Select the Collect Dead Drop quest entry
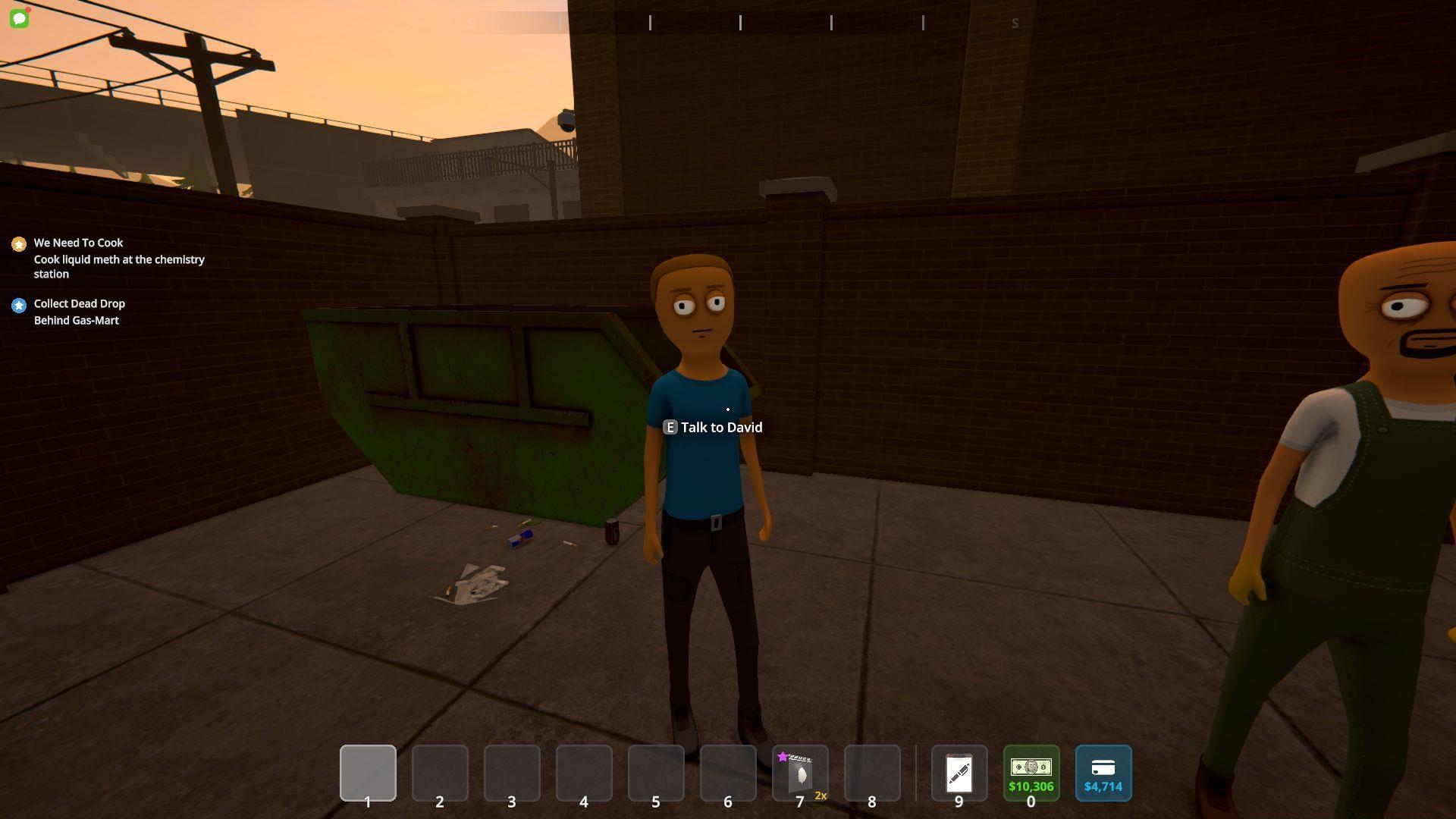 click(79, 303)
